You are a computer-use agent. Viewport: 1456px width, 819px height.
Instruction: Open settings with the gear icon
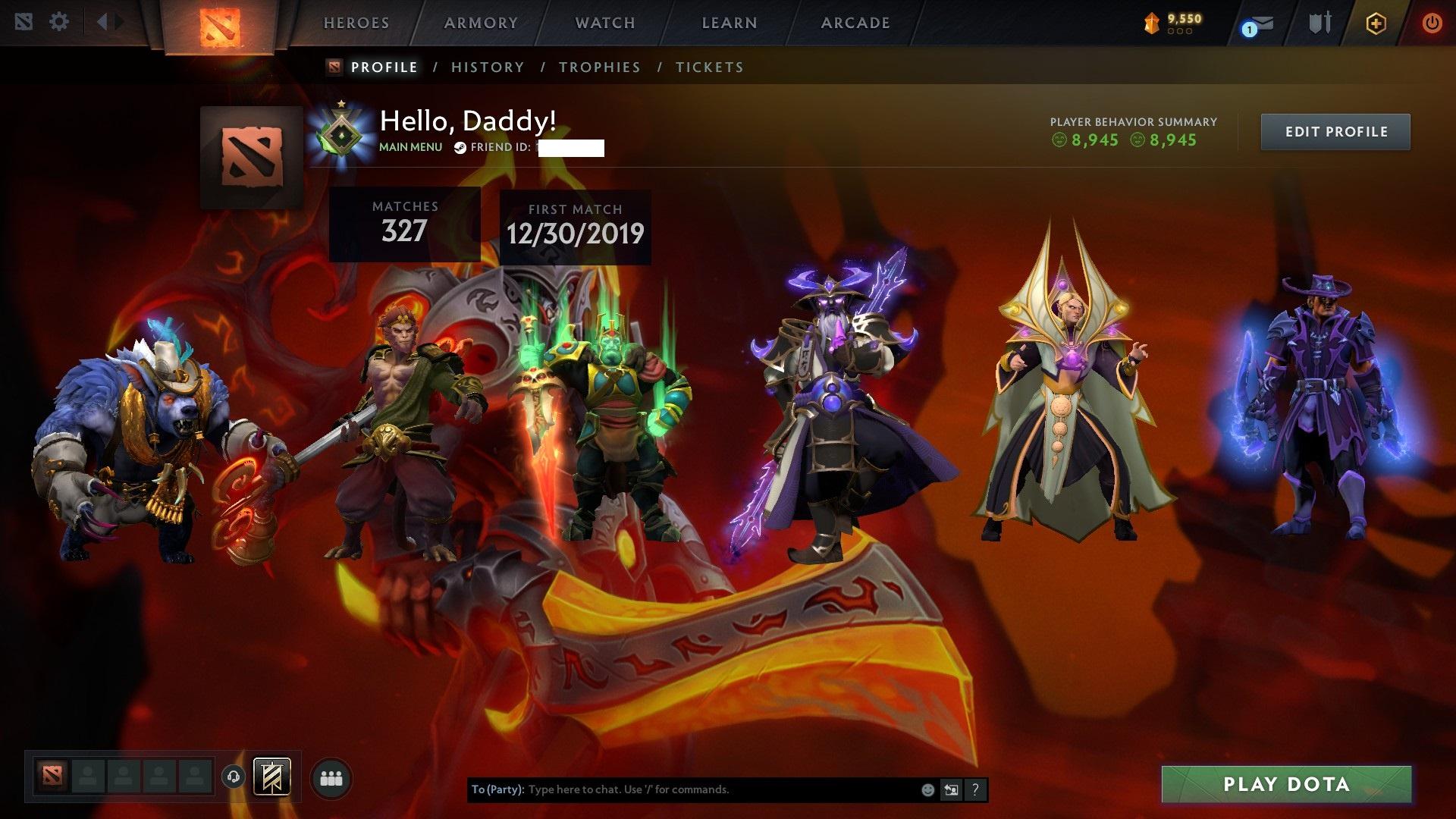coord(59,22)
